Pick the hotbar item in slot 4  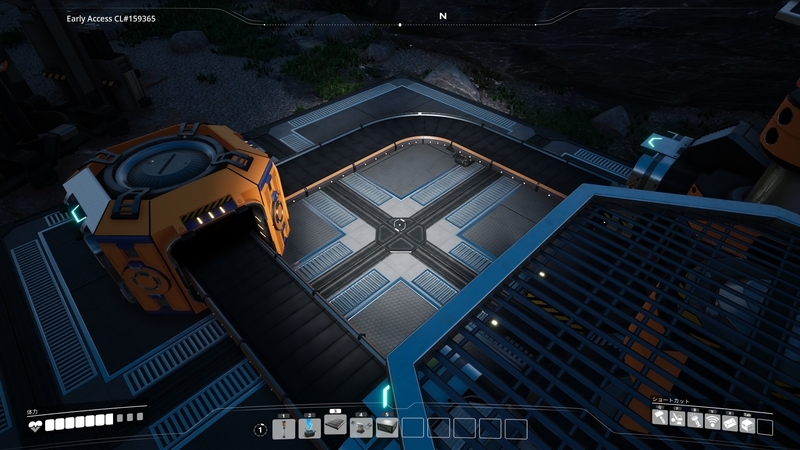click(361, 428)
